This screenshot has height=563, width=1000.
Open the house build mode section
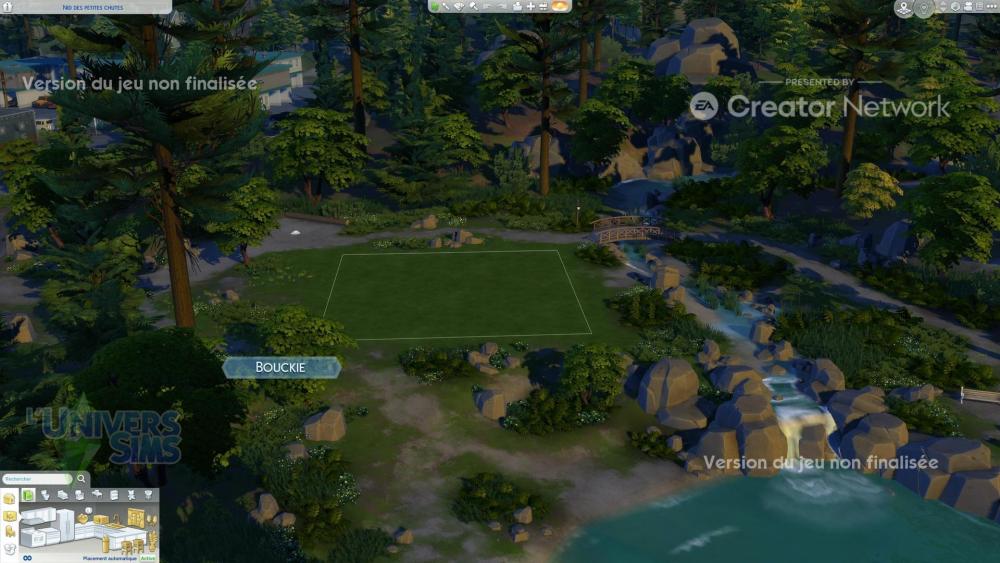click(10, 498)
